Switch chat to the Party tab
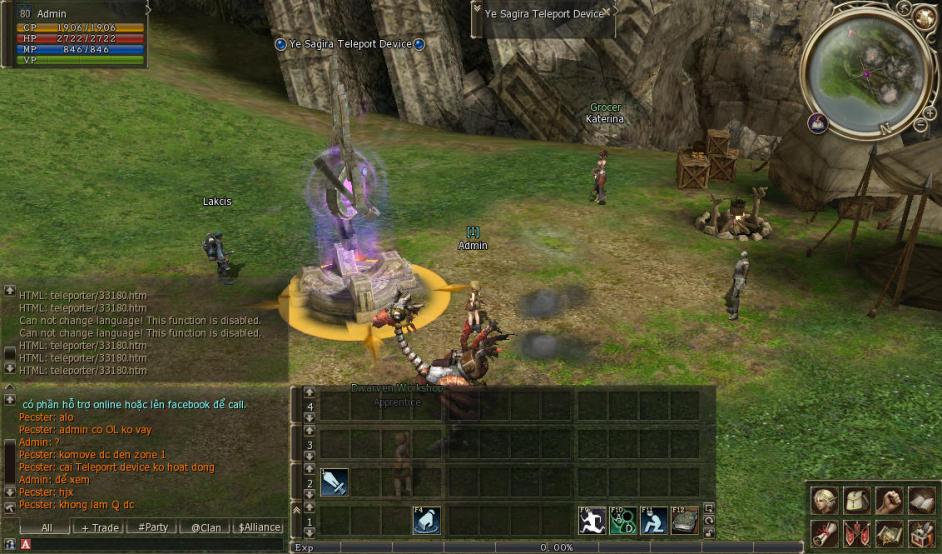Image resolution: width=942 pixels, height=554 pixels. tap(152, 527)
